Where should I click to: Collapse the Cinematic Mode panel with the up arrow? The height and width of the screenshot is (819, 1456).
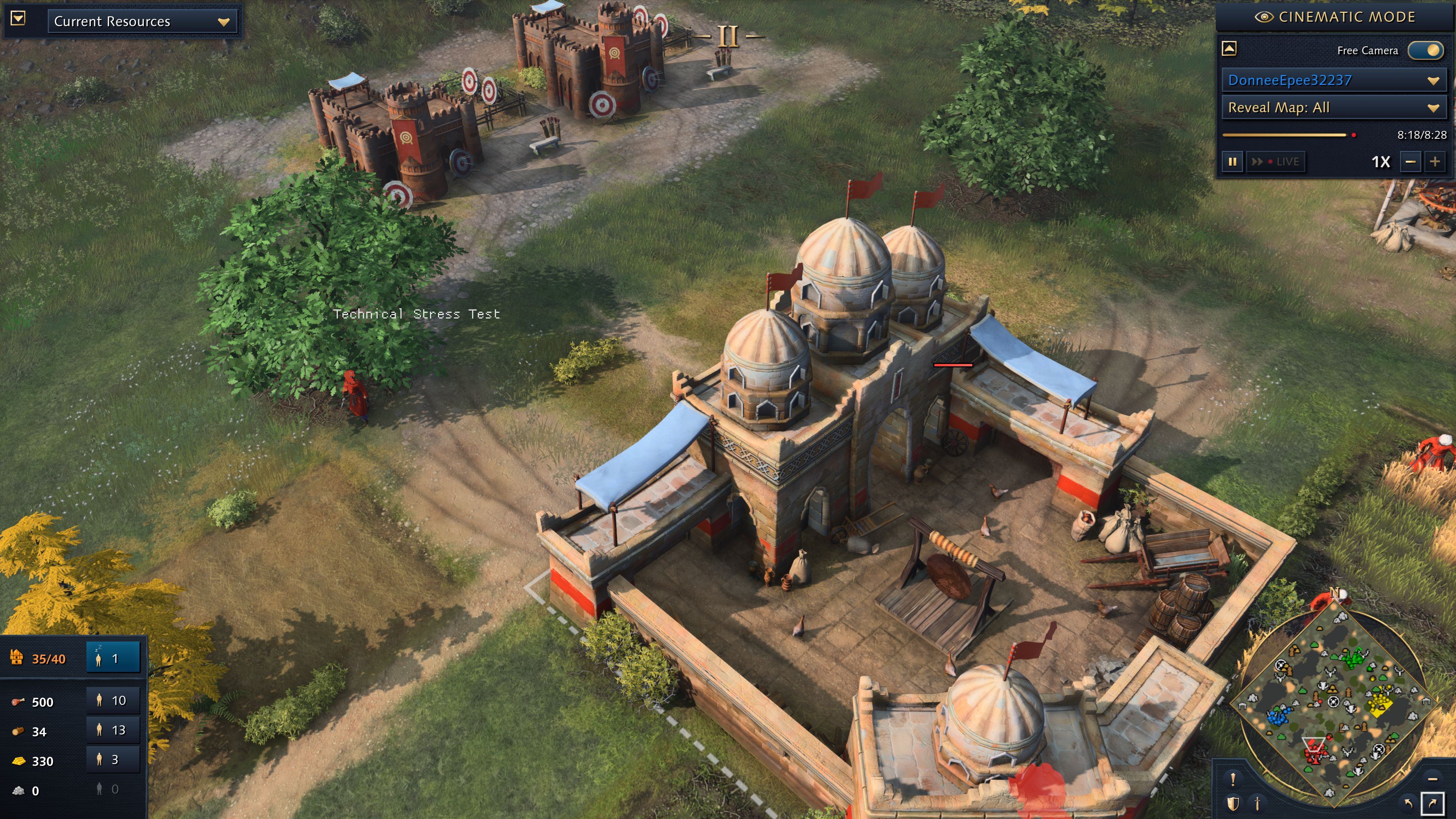point(1229,49)
